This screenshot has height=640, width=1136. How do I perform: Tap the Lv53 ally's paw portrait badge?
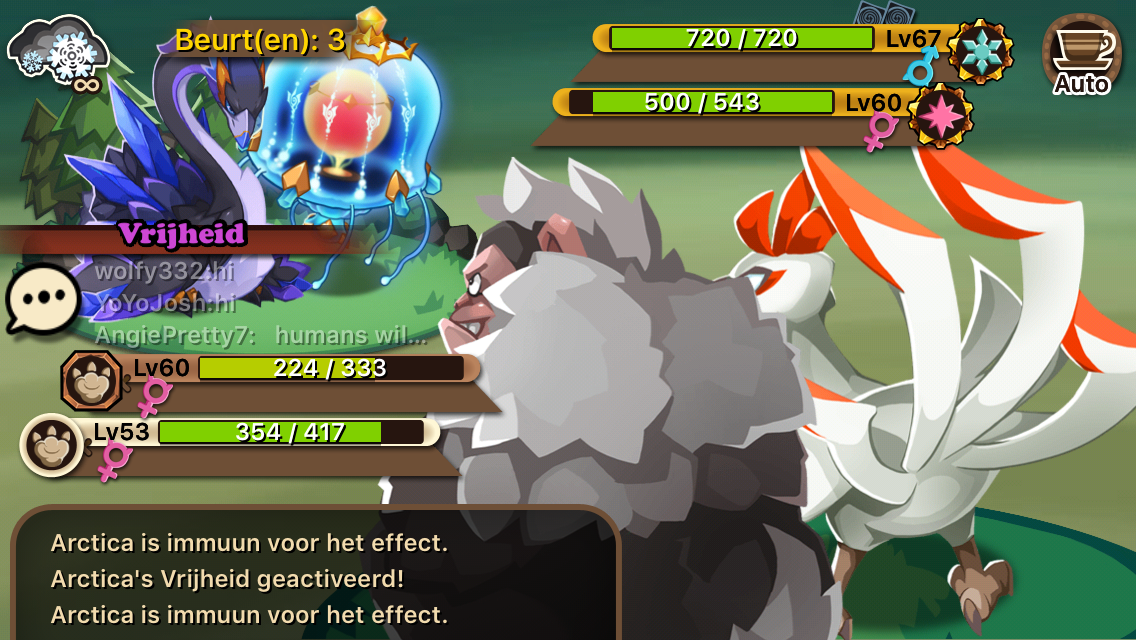52,444
